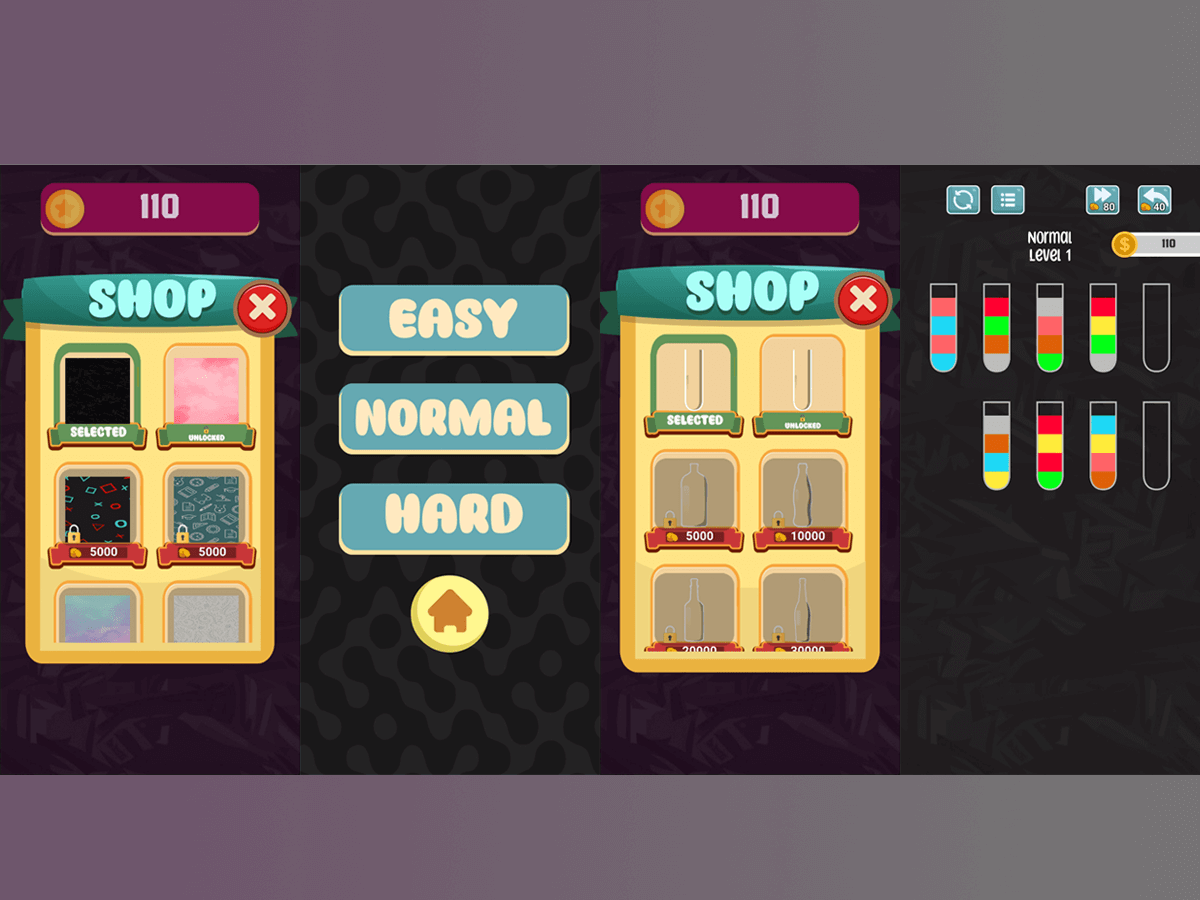The image size is (1200, 900).
Task: Buy the locked bottle costing 5000
Action: coord(694,498)
